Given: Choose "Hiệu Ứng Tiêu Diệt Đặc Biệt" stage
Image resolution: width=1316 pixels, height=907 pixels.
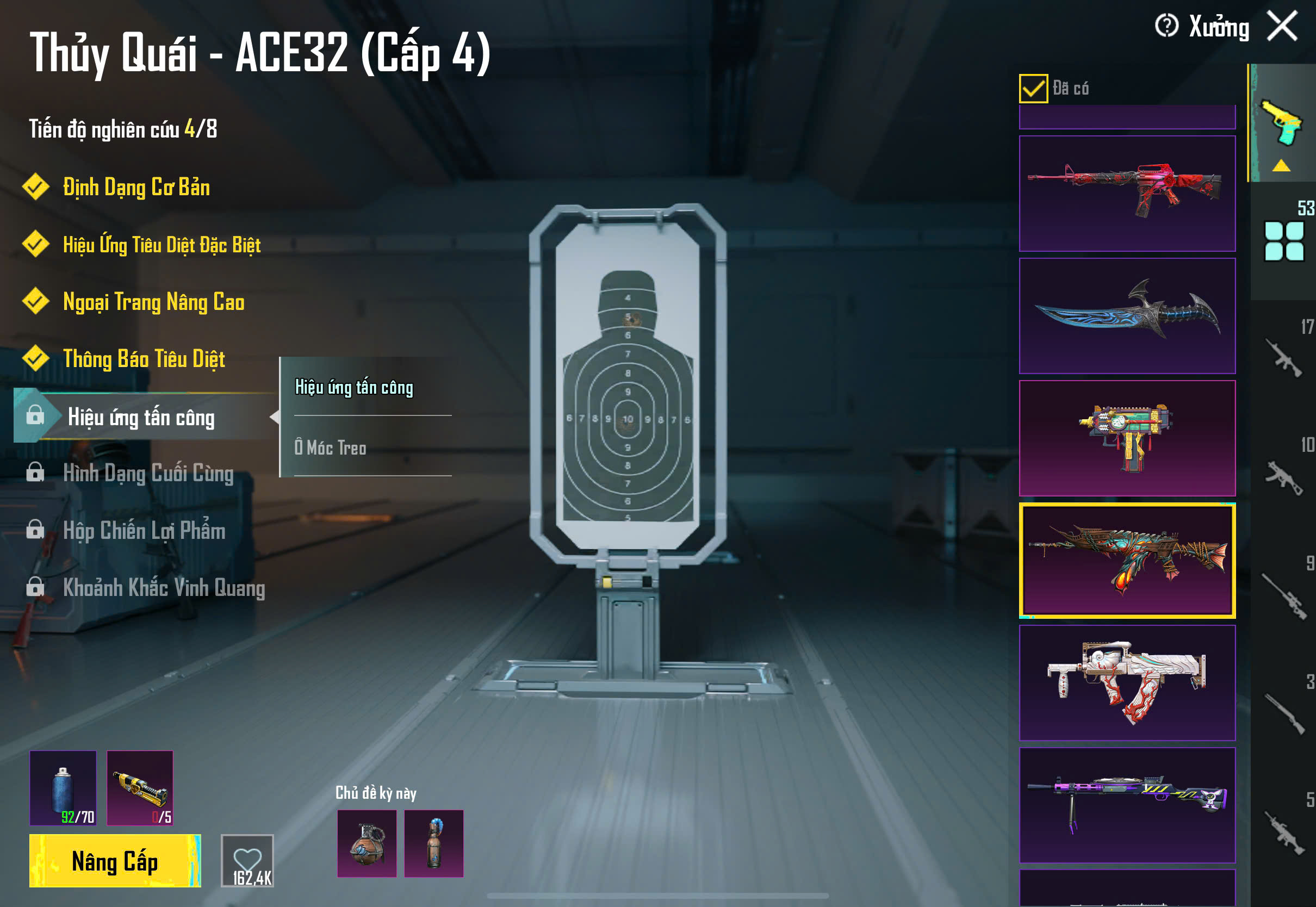Looking at the screenshot, I should [x=162, y=245].
